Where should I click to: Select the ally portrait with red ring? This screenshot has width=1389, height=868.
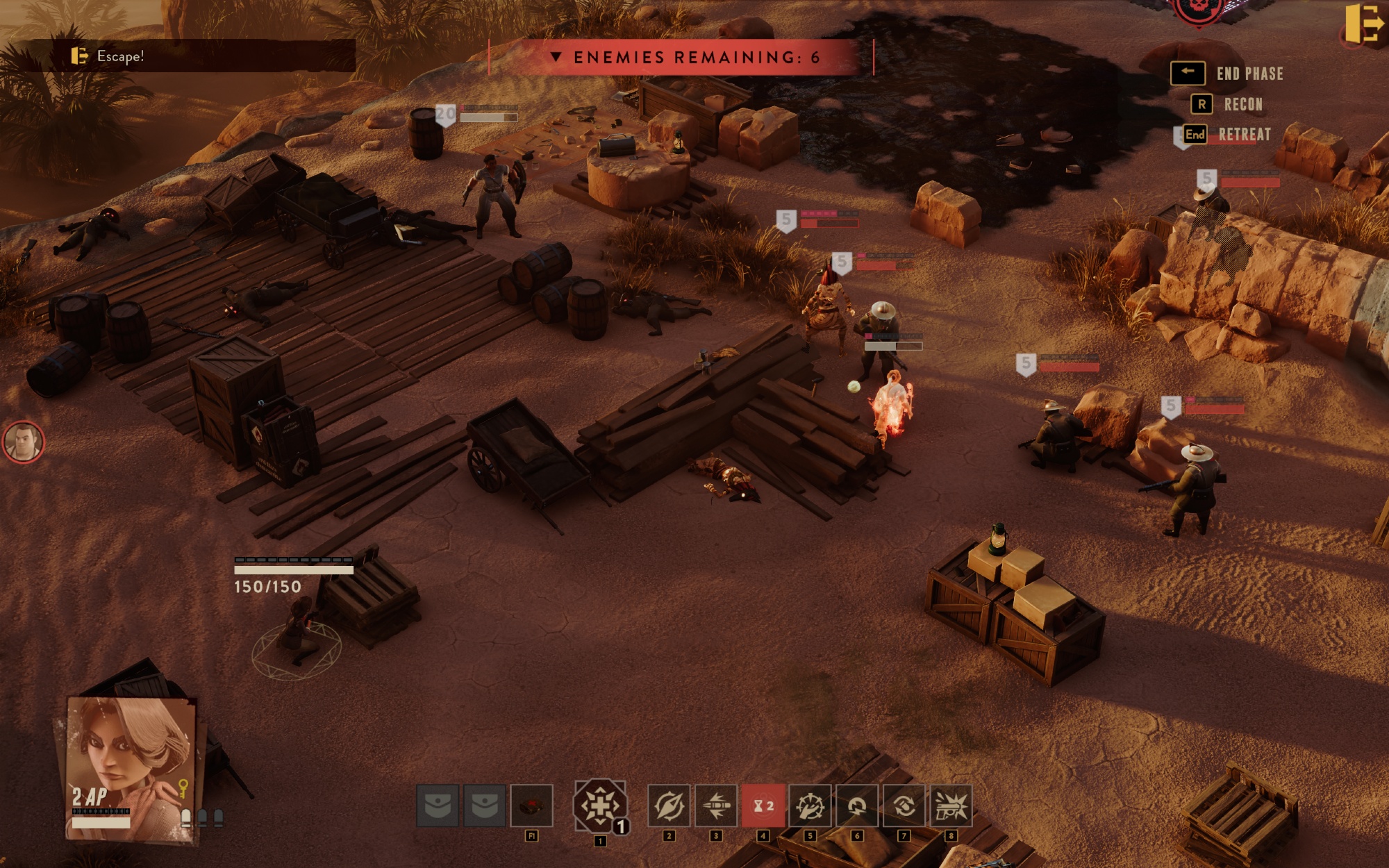(x=24, y=442)
